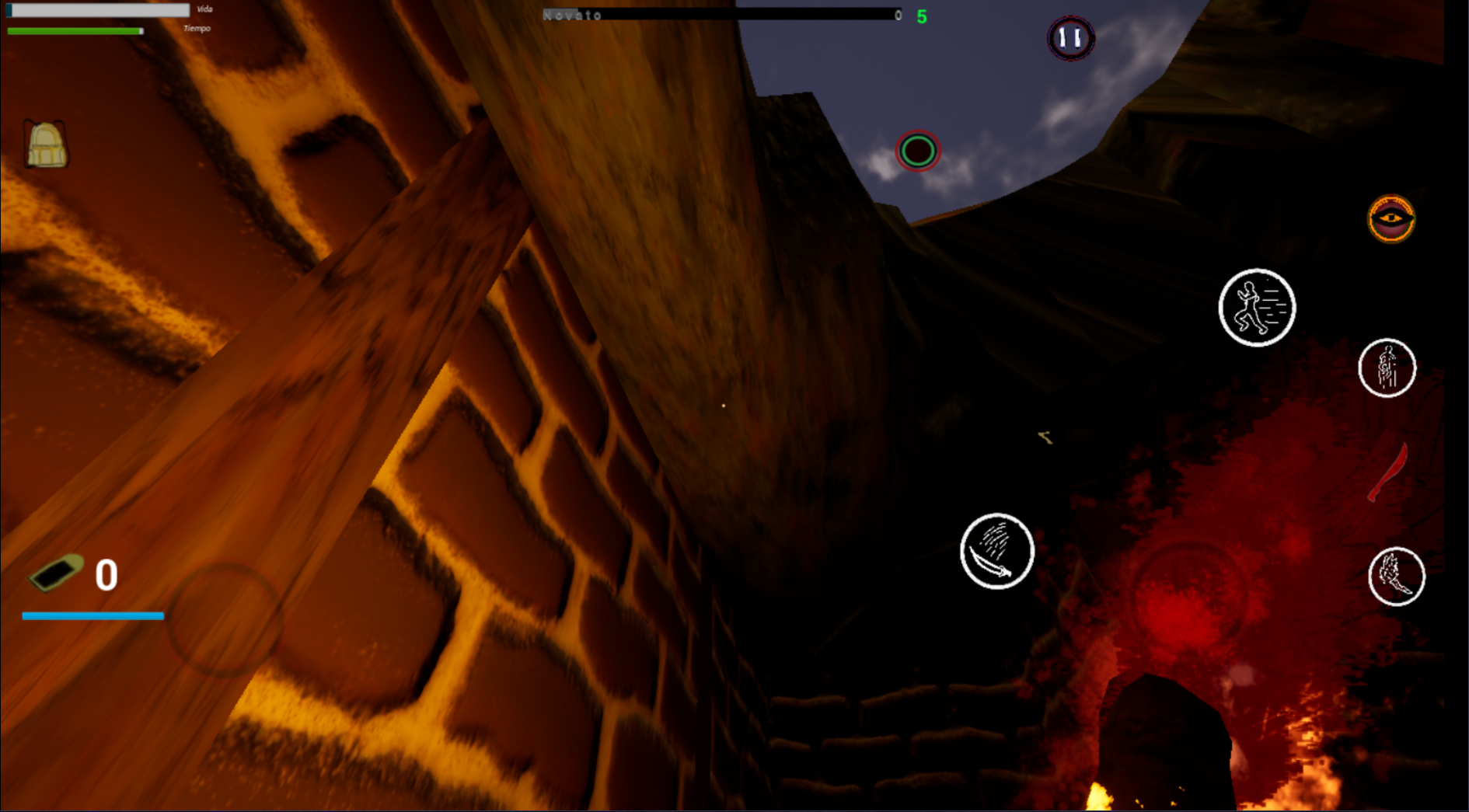The image size is (1469, 812).
Task: Select the red machete weapon icon
Action: click(x=1388, y=473)
